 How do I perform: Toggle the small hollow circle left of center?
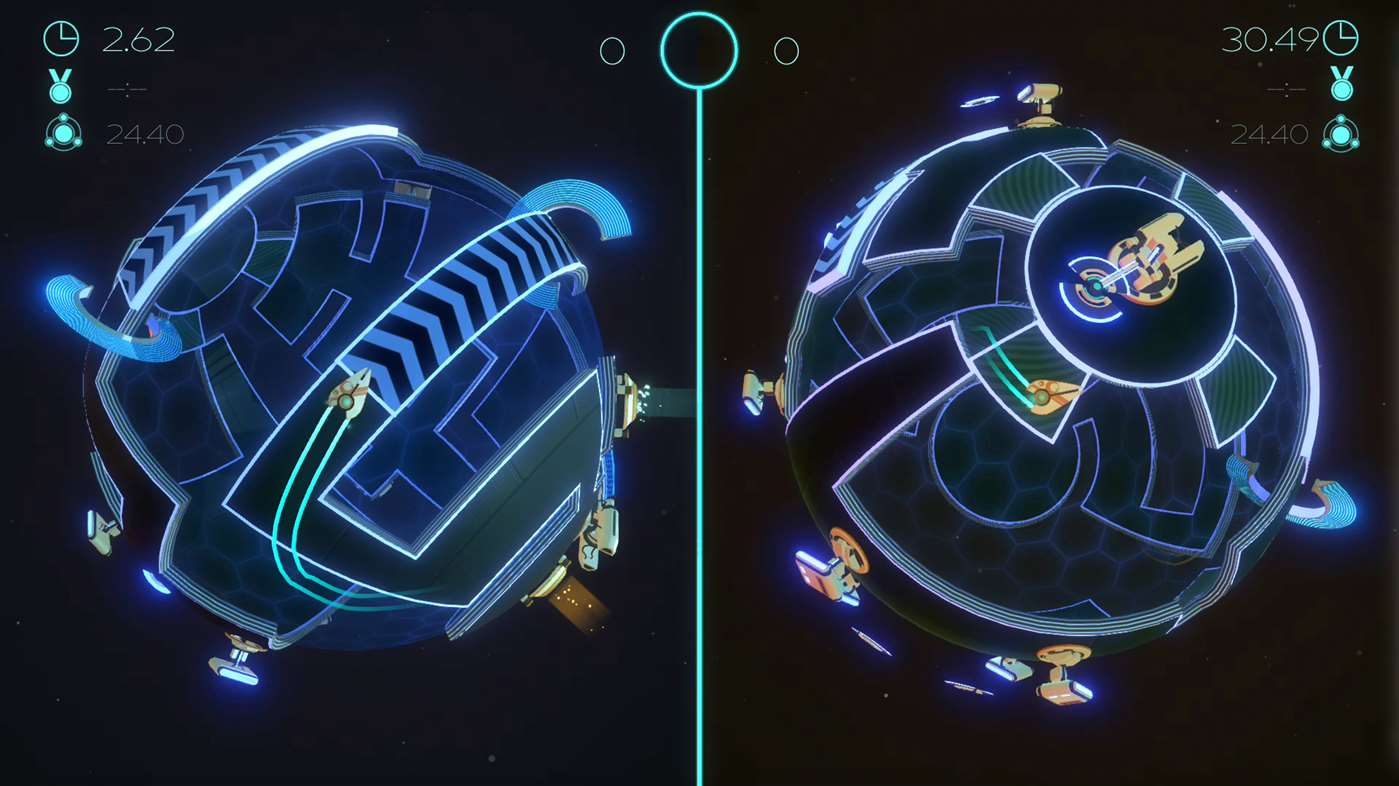[x=612, y=50]
